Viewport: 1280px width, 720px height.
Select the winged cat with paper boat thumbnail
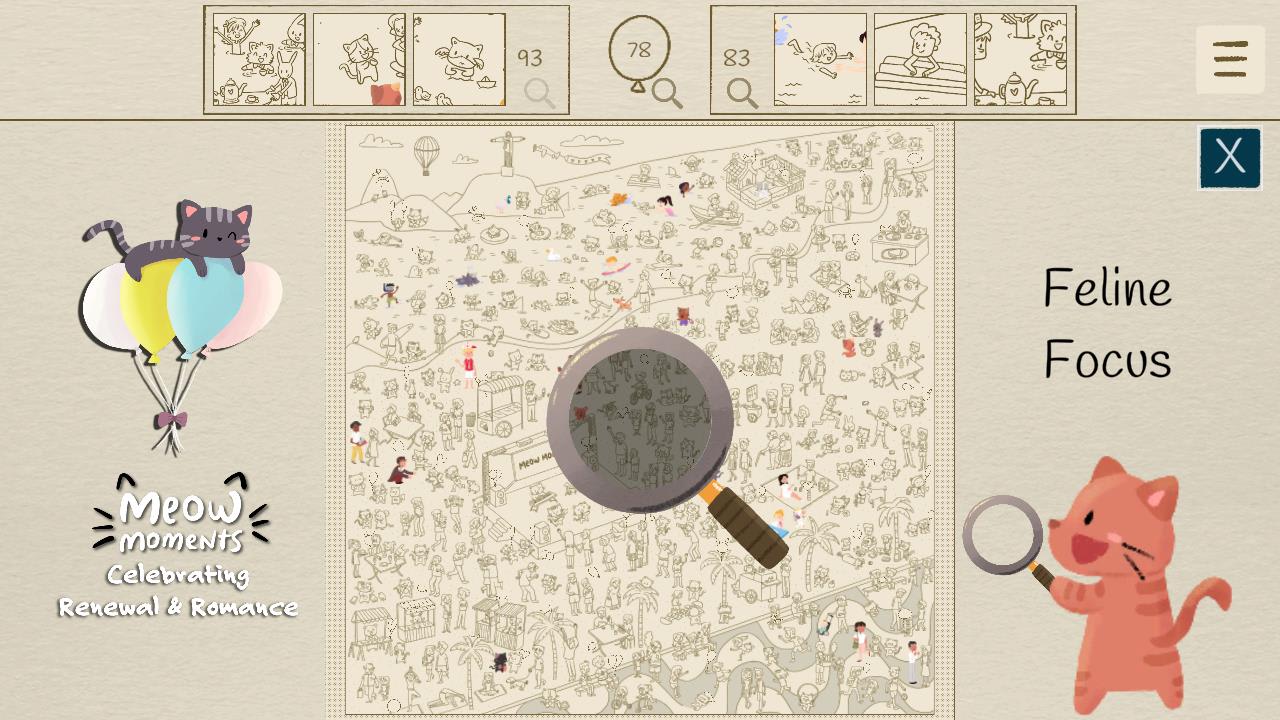coord(460,60)
